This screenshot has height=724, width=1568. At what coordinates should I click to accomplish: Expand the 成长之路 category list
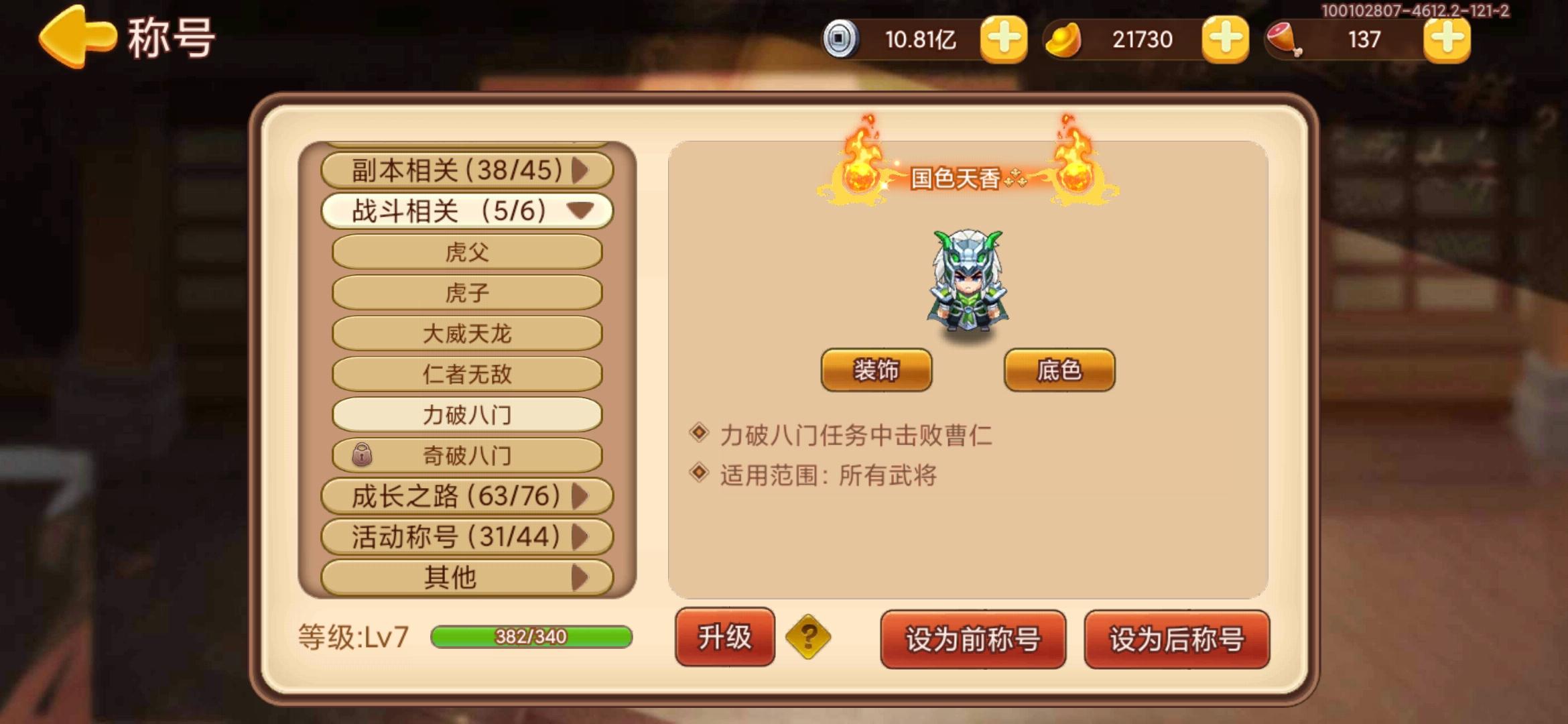coord(467,495)
